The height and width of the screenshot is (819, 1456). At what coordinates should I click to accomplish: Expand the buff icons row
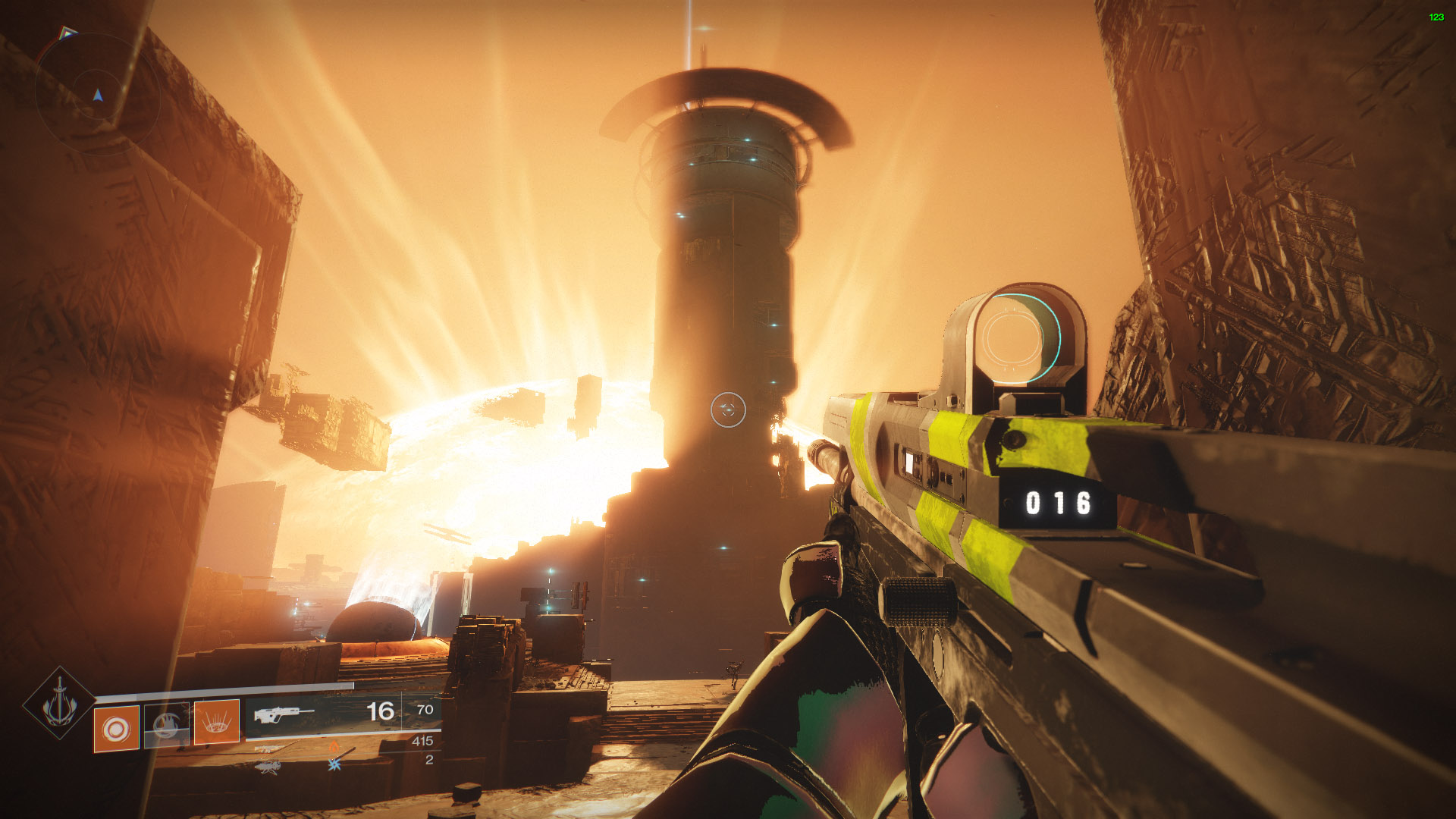click(x=334, y=755)
